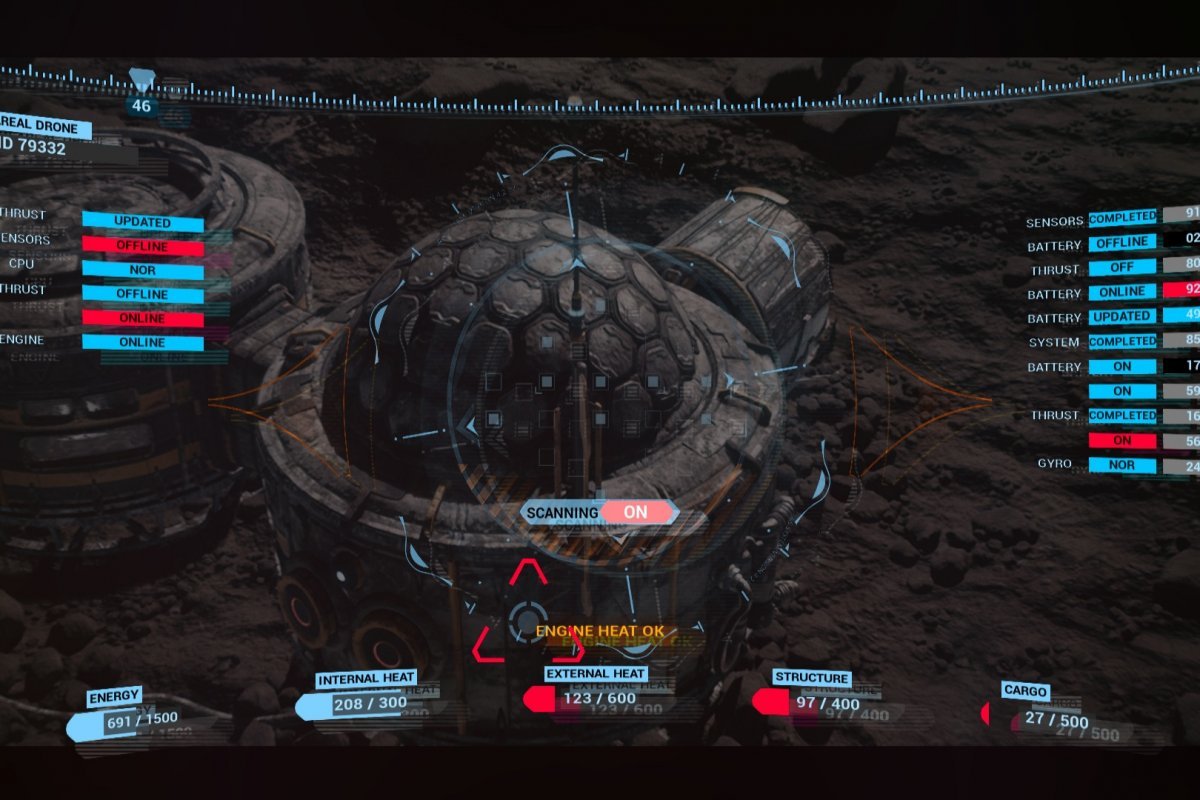Select the red SENSORS OFFLINE status tag

pos(142,246)
